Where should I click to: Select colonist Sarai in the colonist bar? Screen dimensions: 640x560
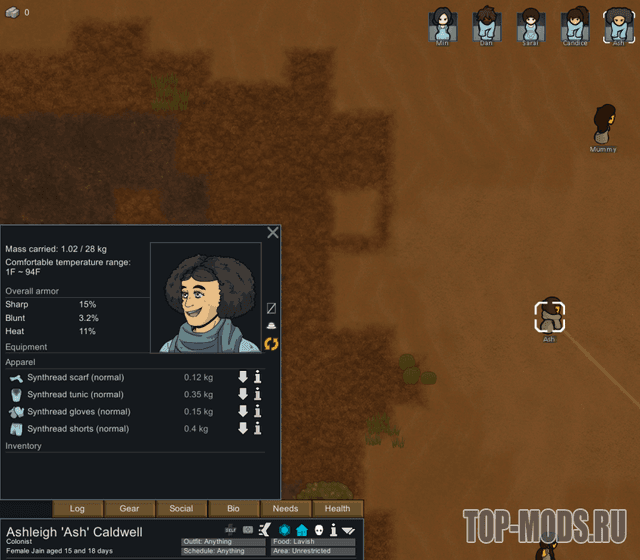[530, 26]
